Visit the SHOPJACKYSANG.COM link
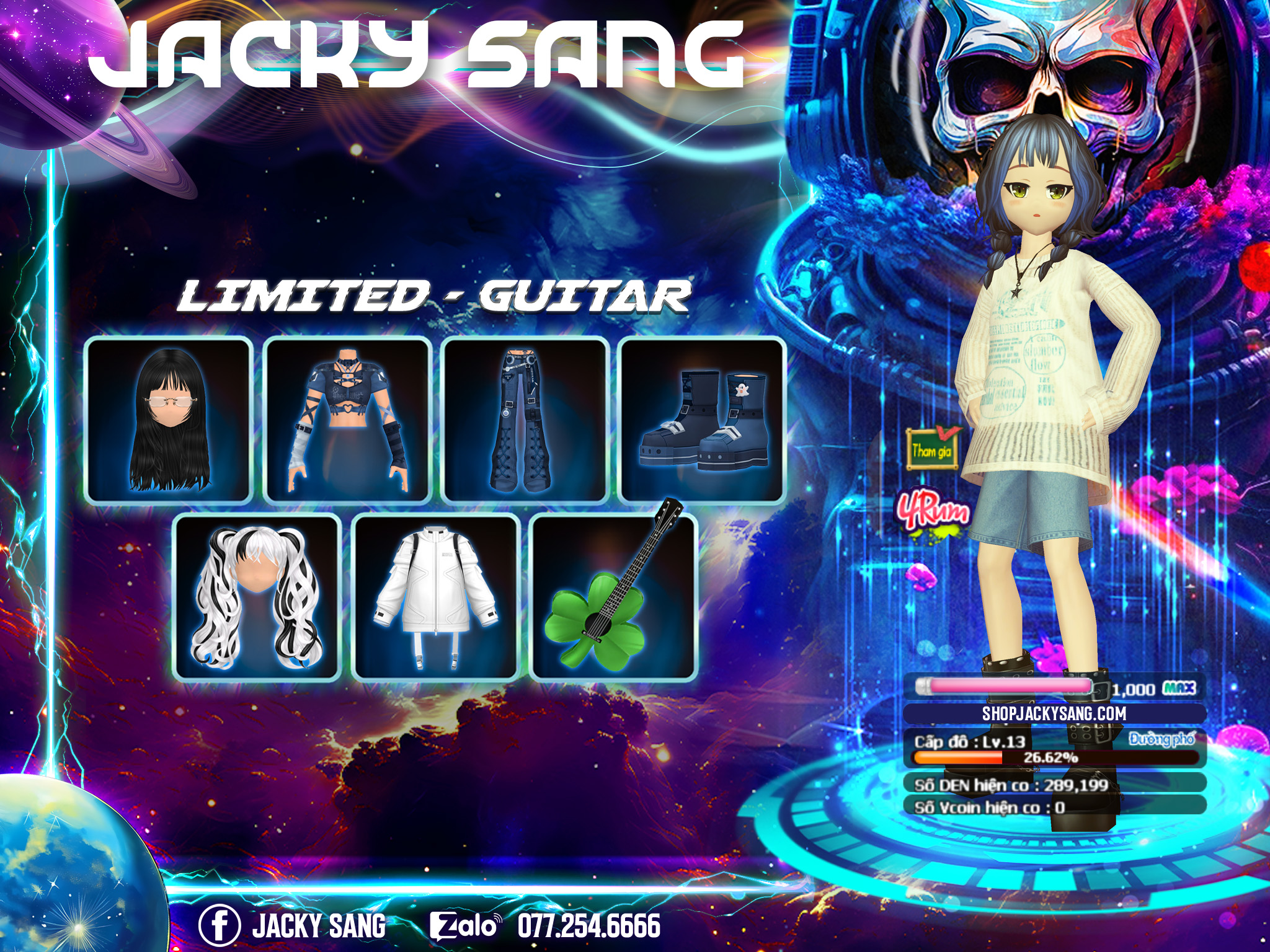 (1054, 713)
